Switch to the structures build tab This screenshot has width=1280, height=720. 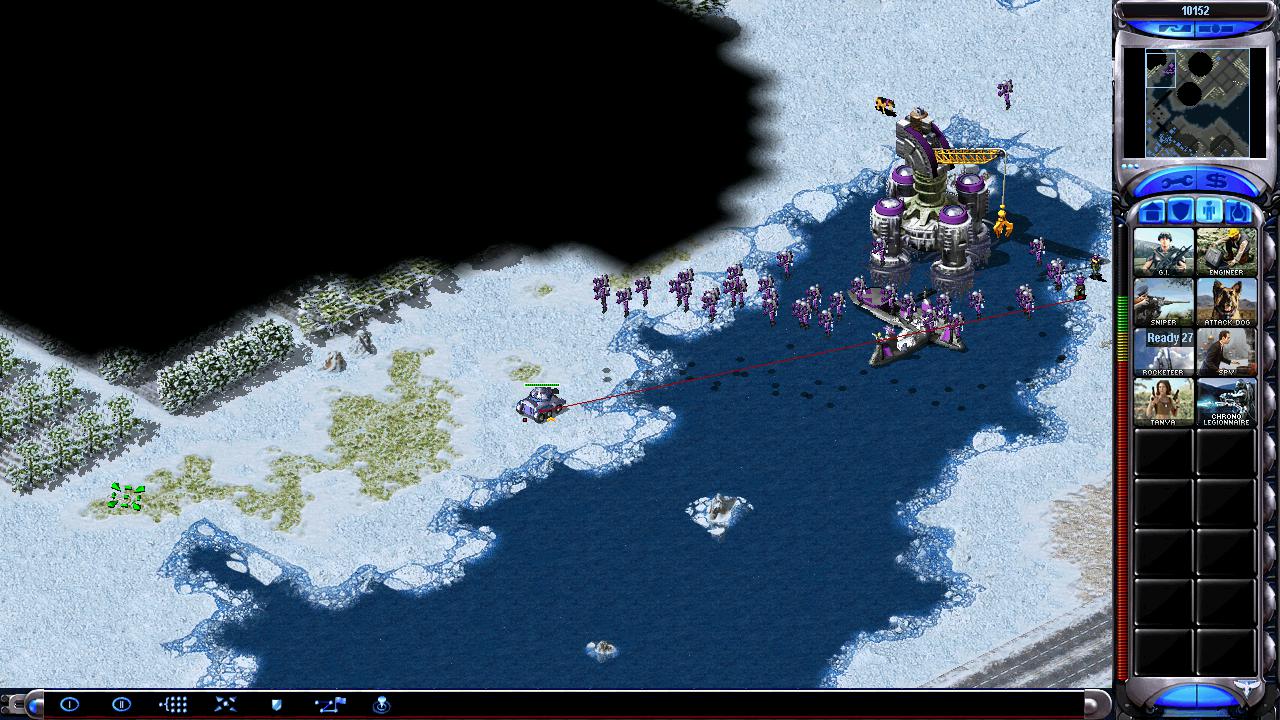[x=1152, y=212]
